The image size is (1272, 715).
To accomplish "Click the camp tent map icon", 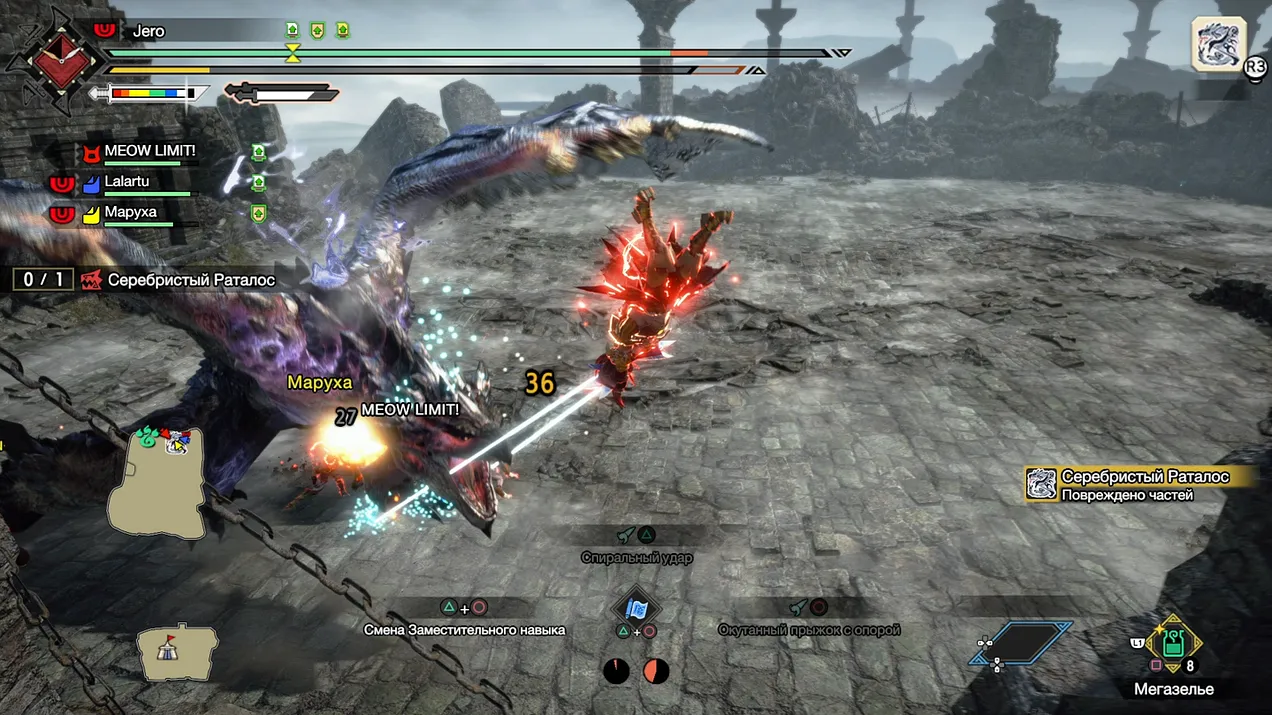I will (178, 653).
